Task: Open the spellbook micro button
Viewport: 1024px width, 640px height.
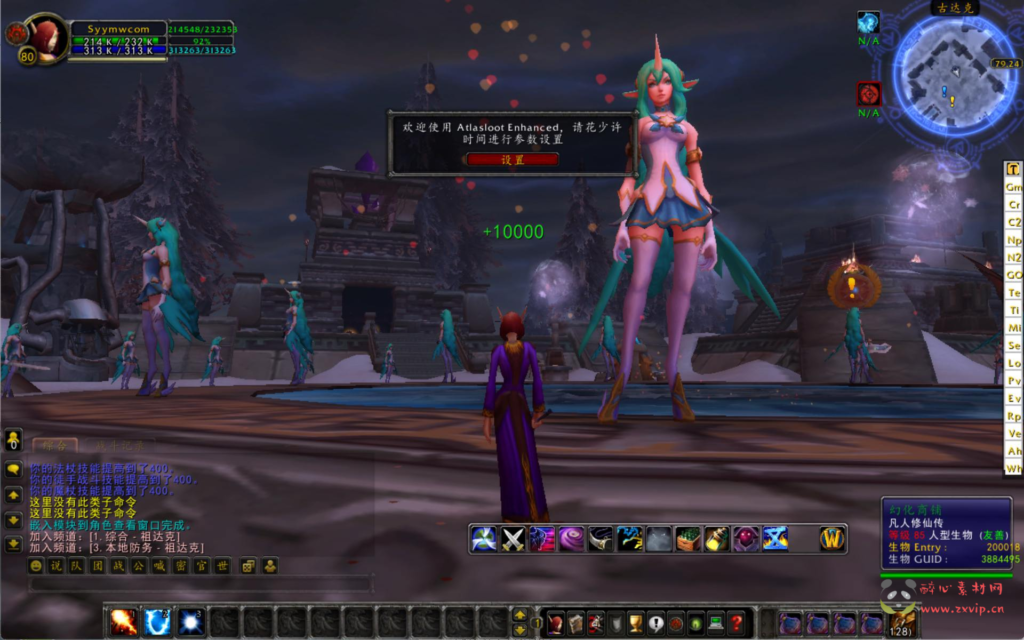Action: [575, 622]
